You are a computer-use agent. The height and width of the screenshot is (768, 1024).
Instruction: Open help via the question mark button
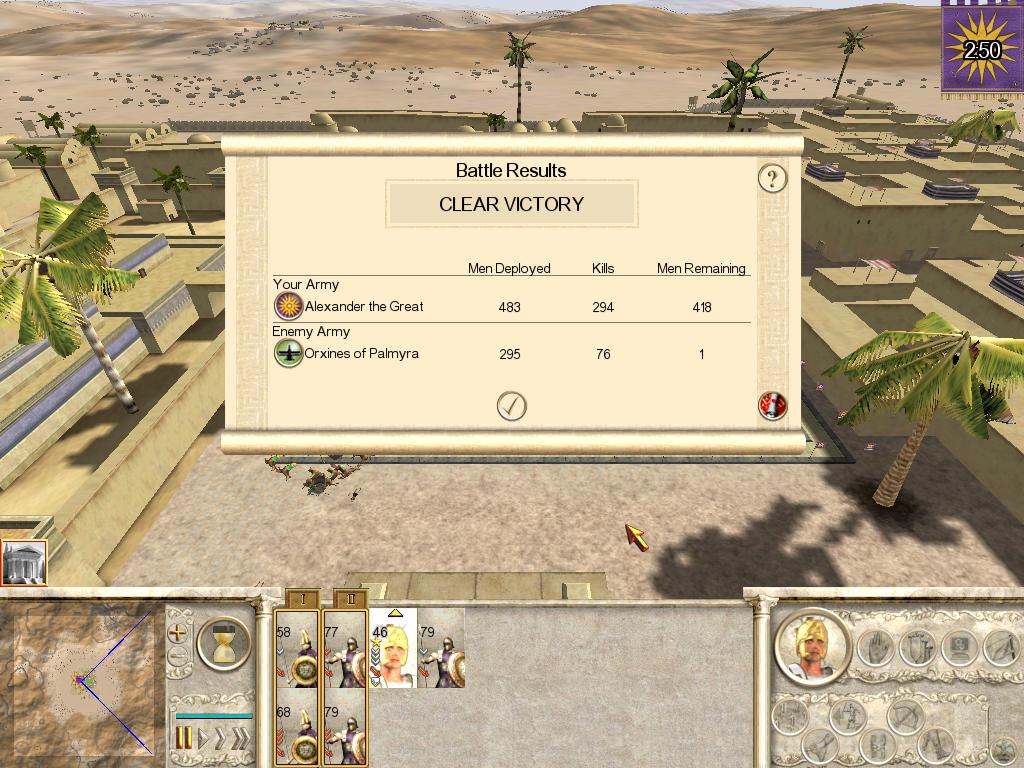(x=772, y=179)
